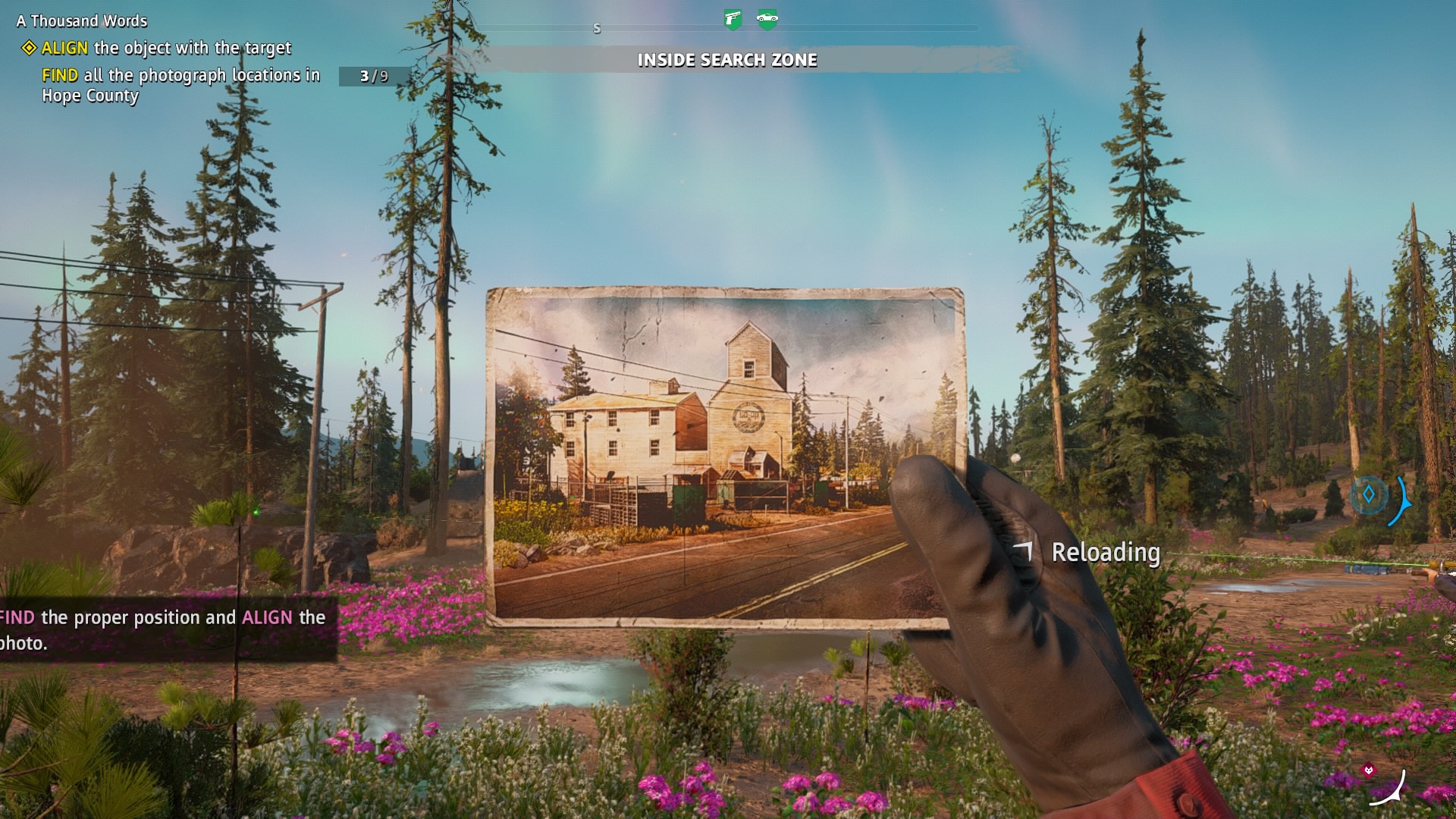Select the green vehicle shield compass marker
This screenshot has width=1456, height=819.
click(x=767, y=19)
